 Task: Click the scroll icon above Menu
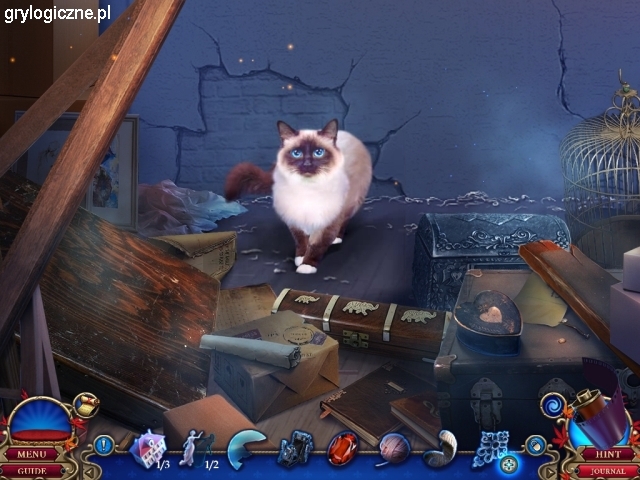pyautogui.click(x=86, y=405)
